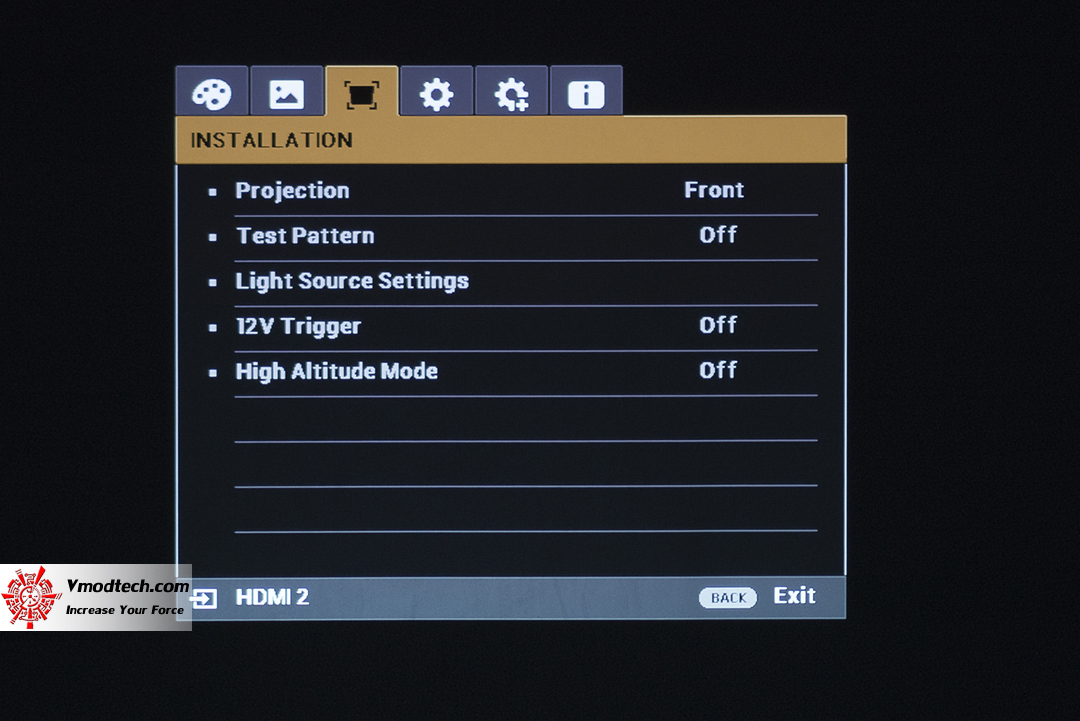Select the 12V Trigger entry
Image resolution: width=1080 pixels, height=721 pixels.
click(298, 326)
